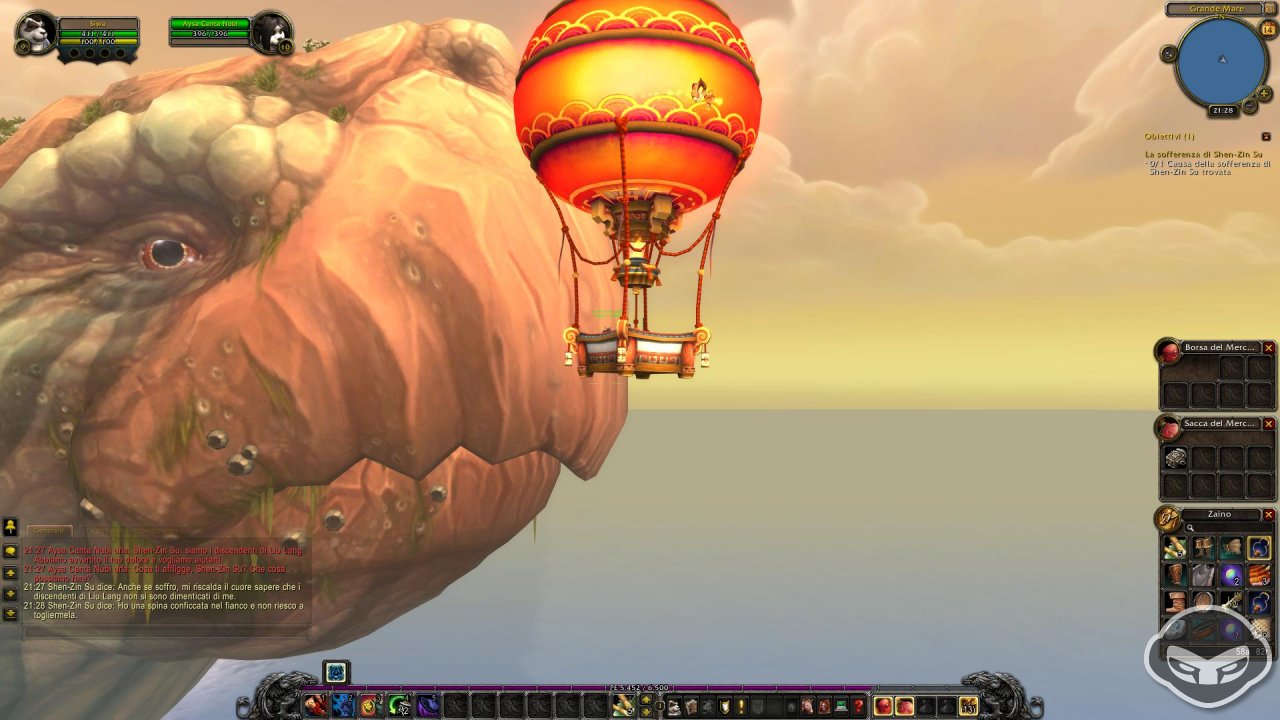
Task: Select the item in the Sacca bag
Action: [1176, 458]
